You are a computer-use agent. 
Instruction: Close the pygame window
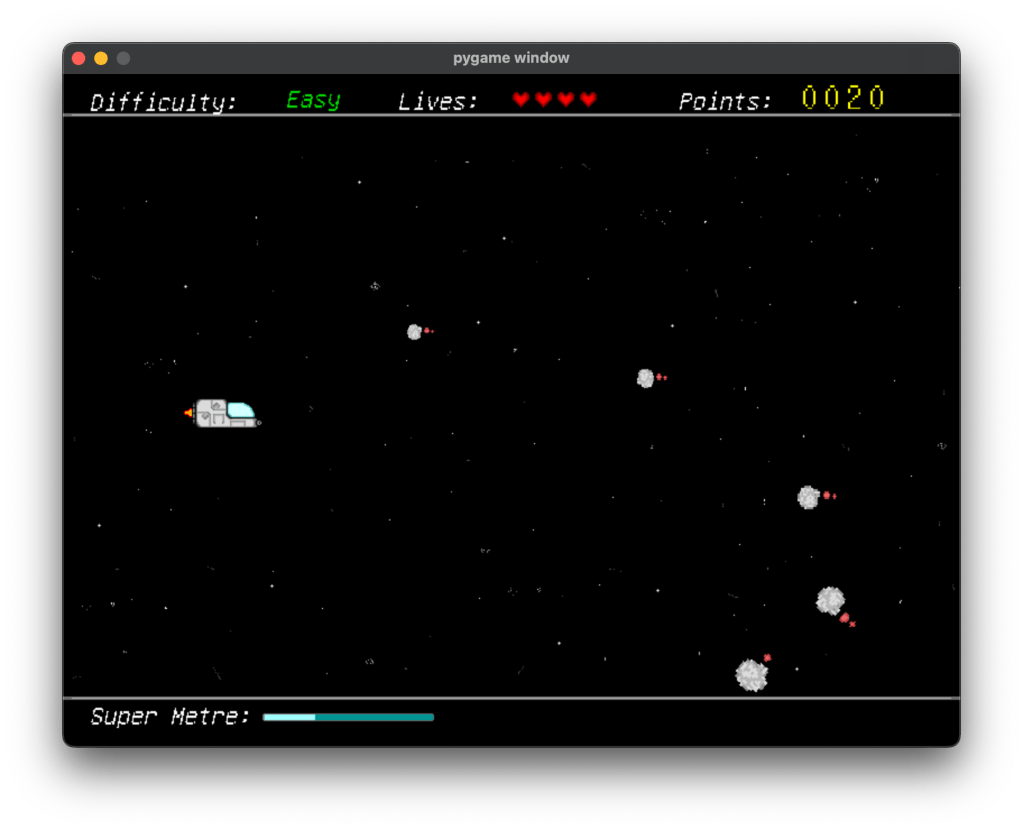[79, 59]
